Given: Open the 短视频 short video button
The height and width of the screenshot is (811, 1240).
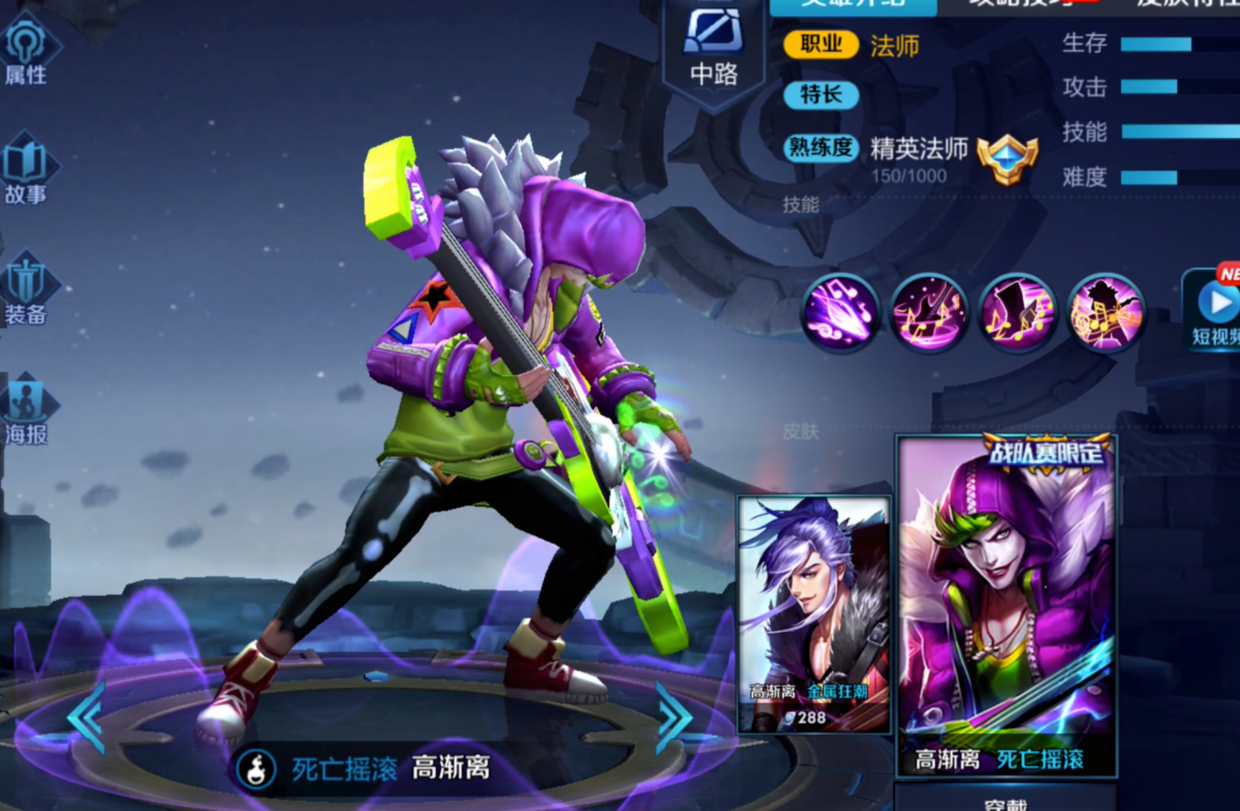Looking at the screenshot, I should [1215, 310].
